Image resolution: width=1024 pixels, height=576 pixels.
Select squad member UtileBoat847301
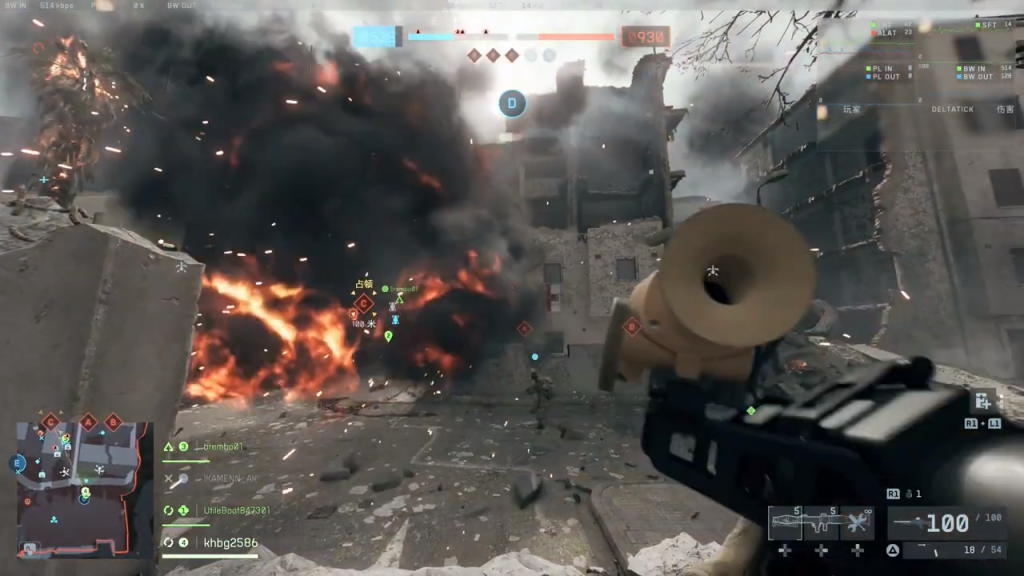(236, 510)
